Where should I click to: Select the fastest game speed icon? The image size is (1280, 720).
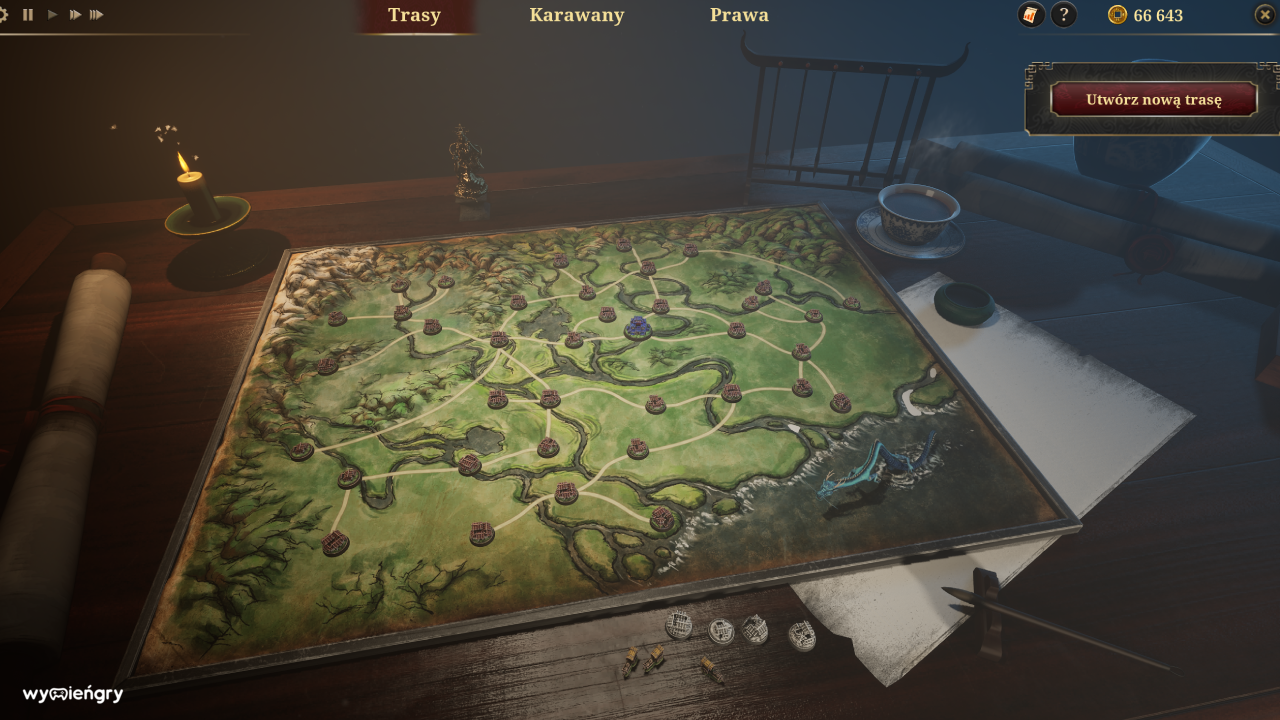[x=98, y=14]
